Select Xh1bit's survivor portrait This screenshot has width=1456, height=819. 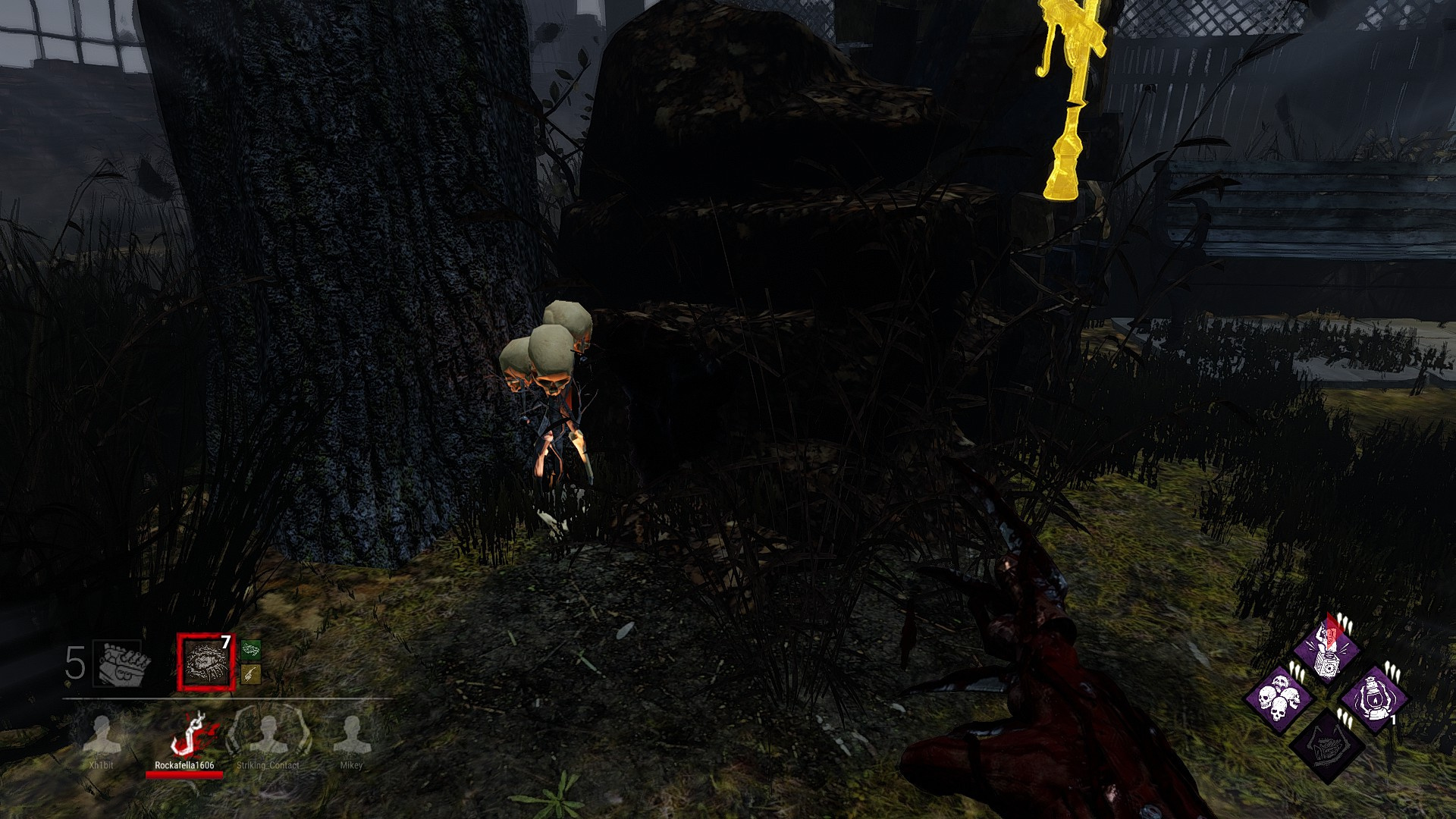pyautogui.click(x=102, y=733)
